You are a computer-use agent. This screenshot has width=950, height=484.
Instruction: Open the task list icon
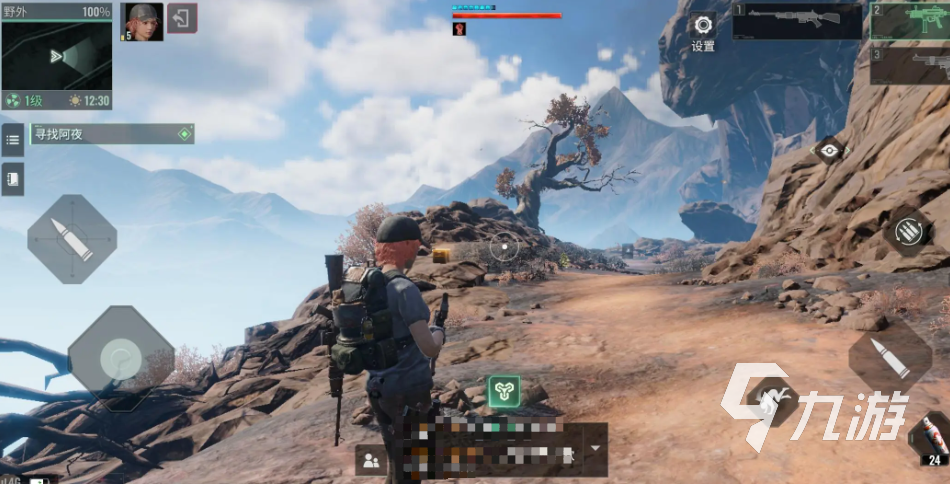click(x=13, y=139)
